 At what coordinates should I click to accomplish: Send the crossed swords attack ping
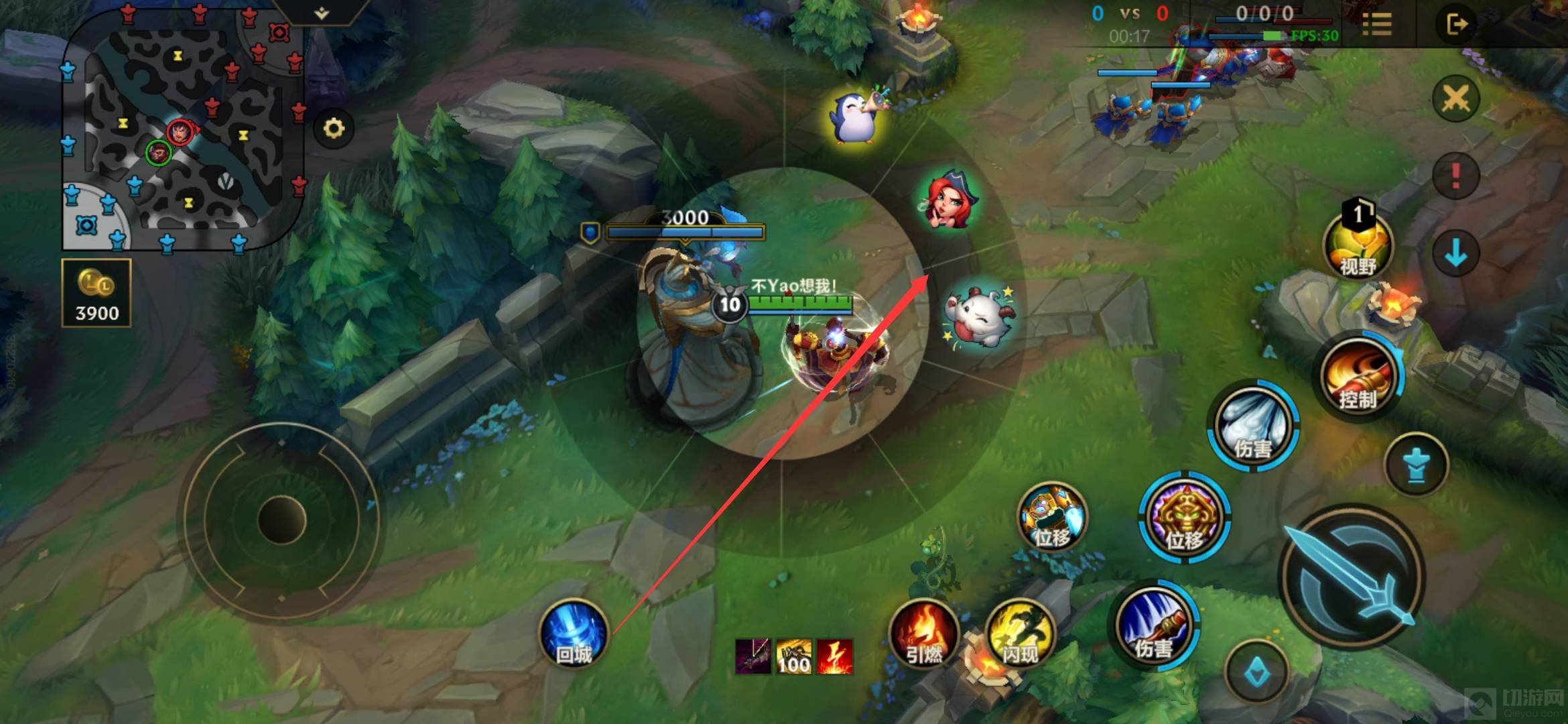click(x=1455, y=99)
